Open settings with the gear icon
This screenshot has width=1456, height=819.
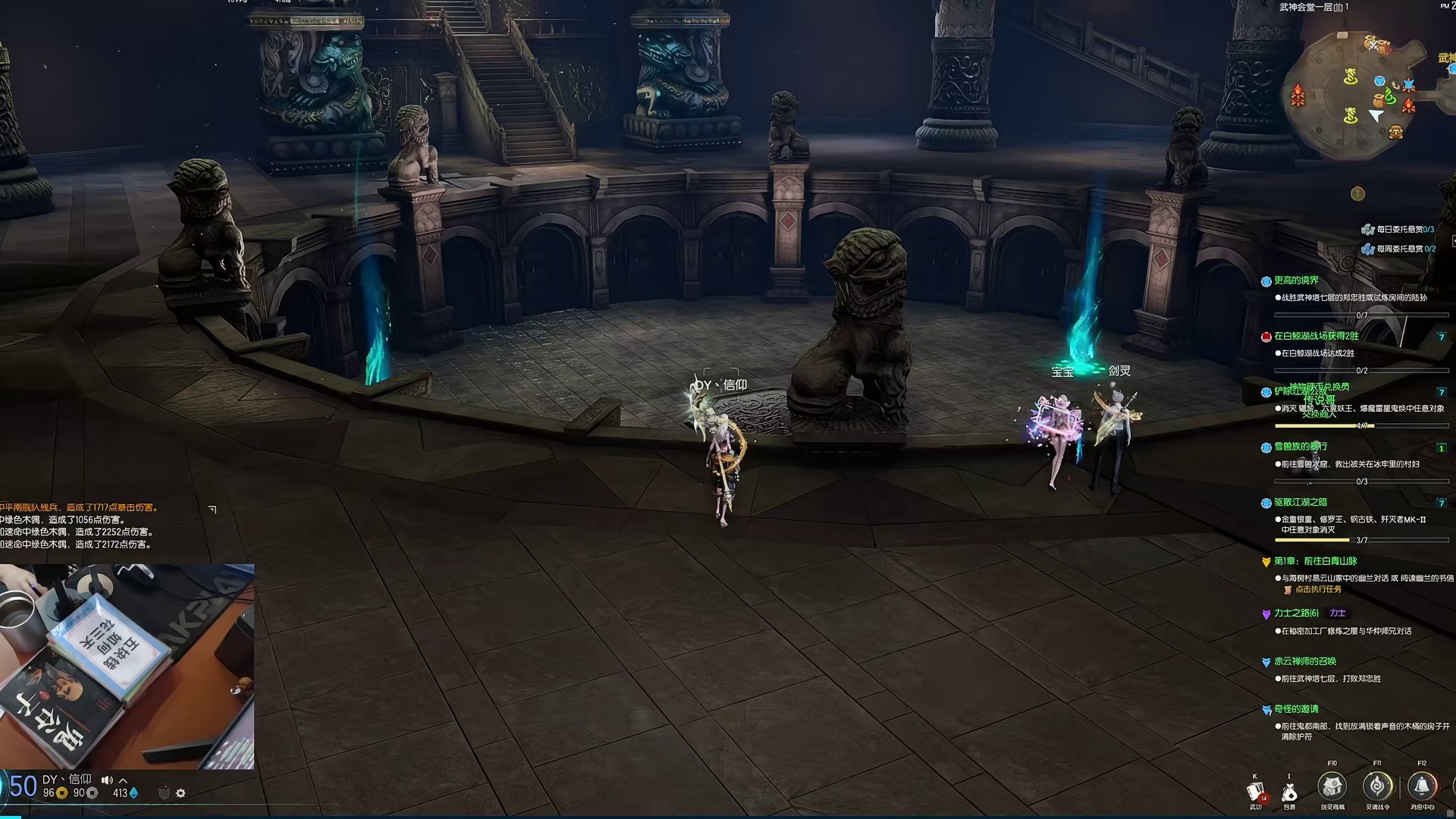(x=180, y=793)
